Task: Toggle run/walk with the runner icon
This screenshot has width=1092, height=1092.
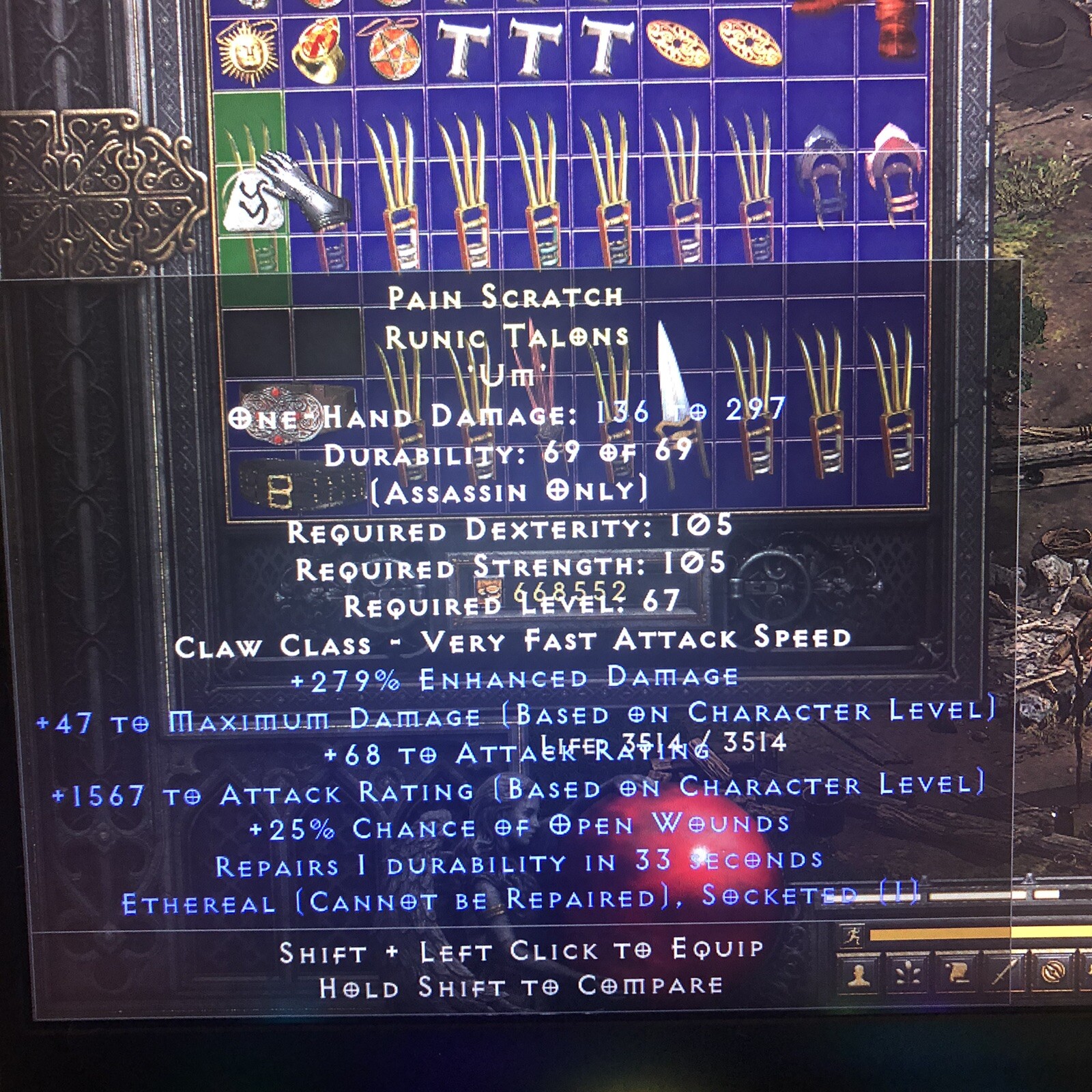Action: 852,934
